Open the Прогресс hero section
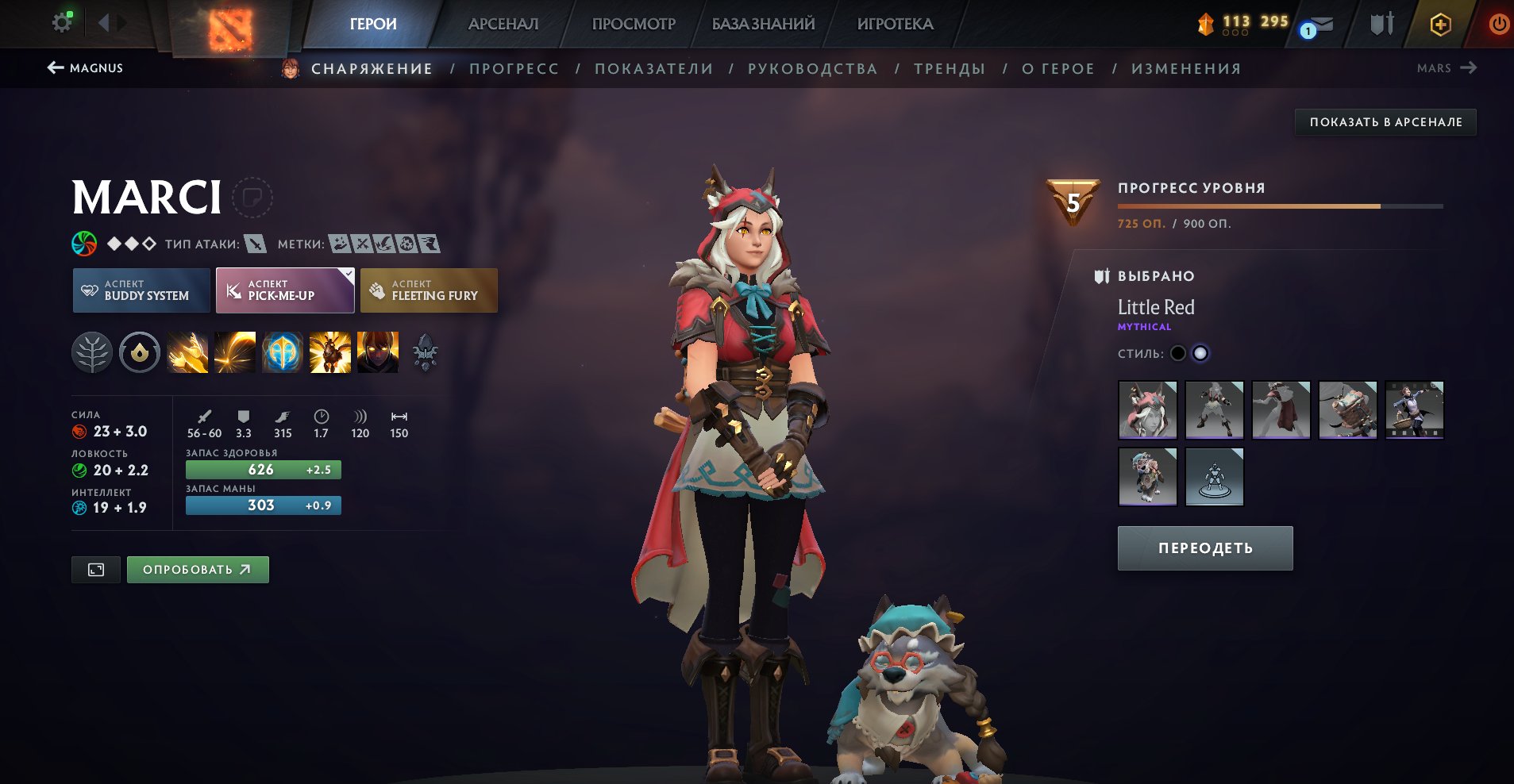The width and height of the screenshot is (1514, 784). 514,69
